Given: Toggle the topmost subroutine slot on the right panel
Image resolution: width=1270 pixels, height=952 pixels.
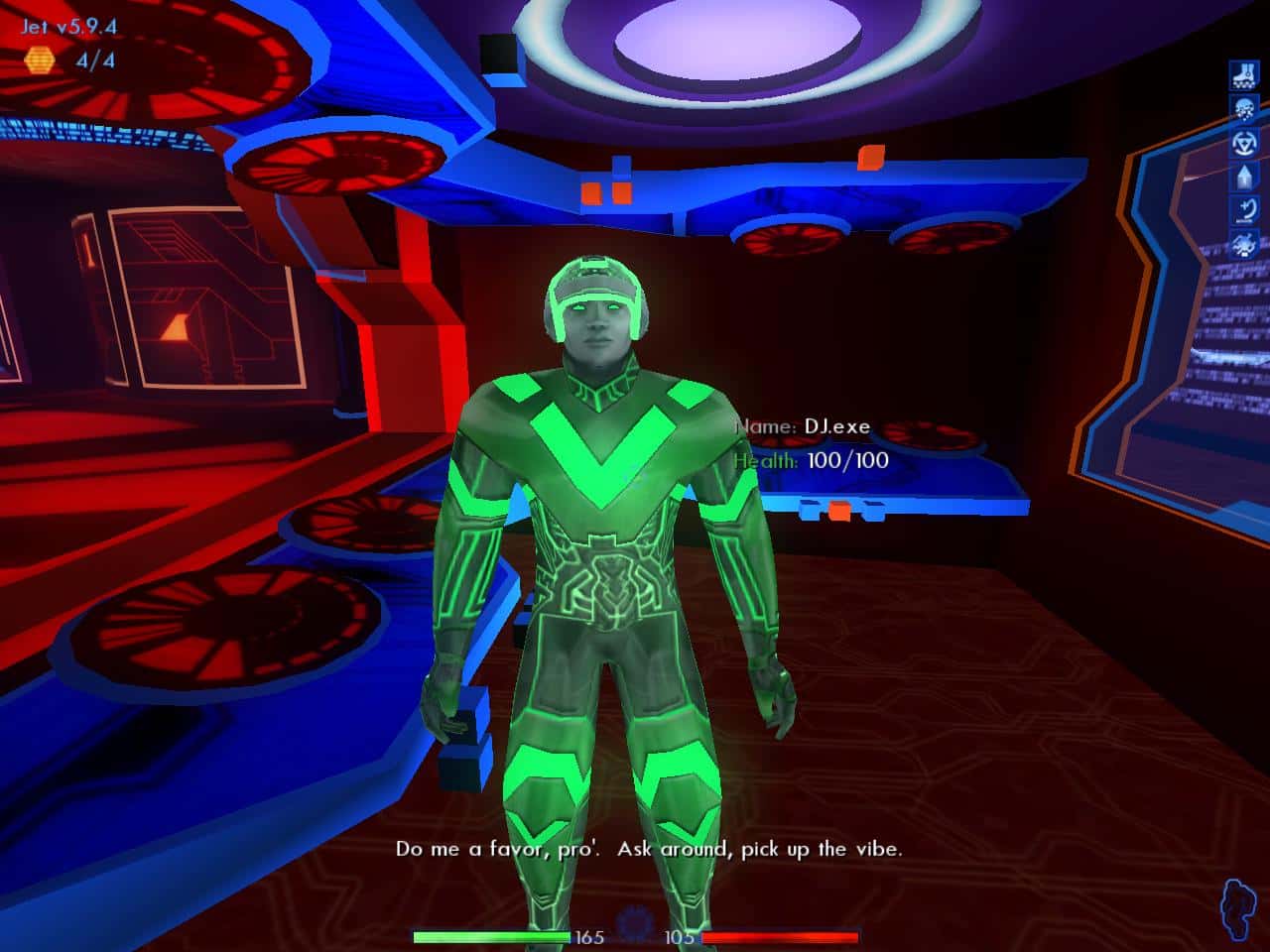Looking at the screenshot, I should (x=1243, y=74).
